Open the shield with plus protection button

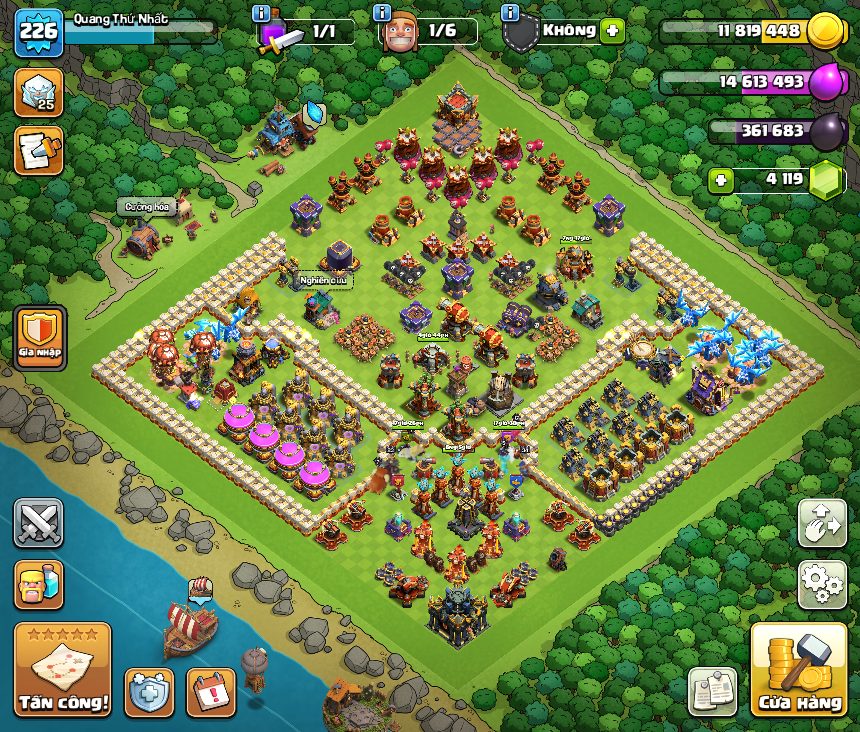click(149, 692)
